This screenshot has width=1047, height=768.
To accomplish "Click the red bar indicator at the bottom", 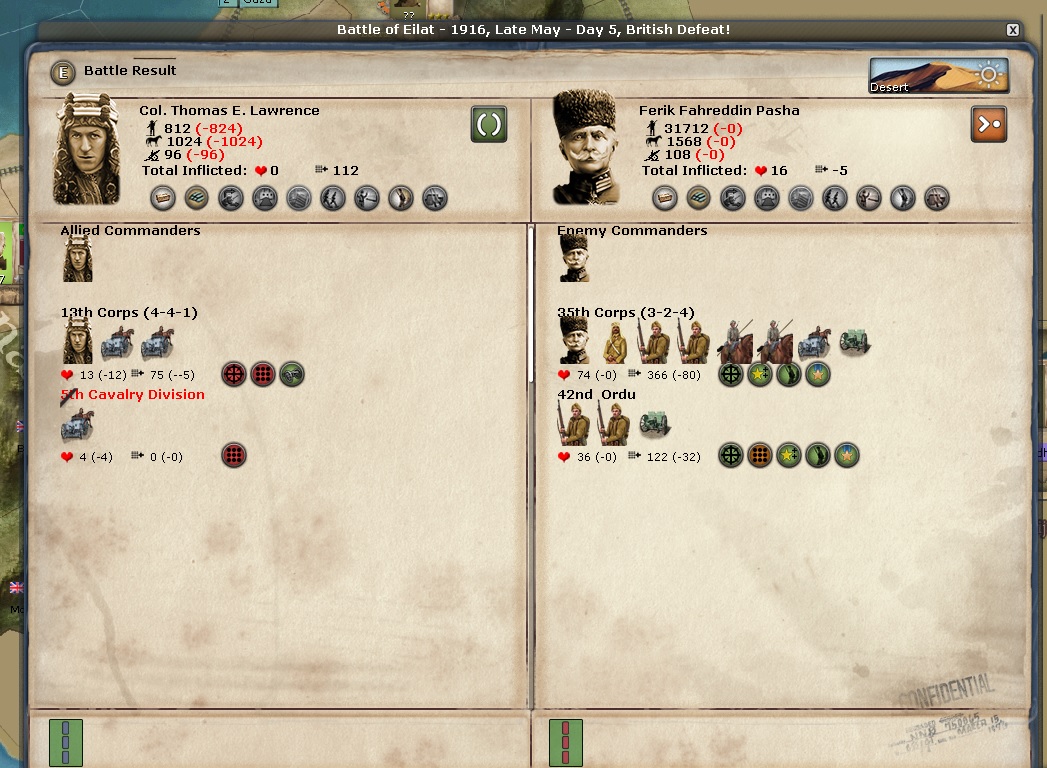I will coord(566,743).
